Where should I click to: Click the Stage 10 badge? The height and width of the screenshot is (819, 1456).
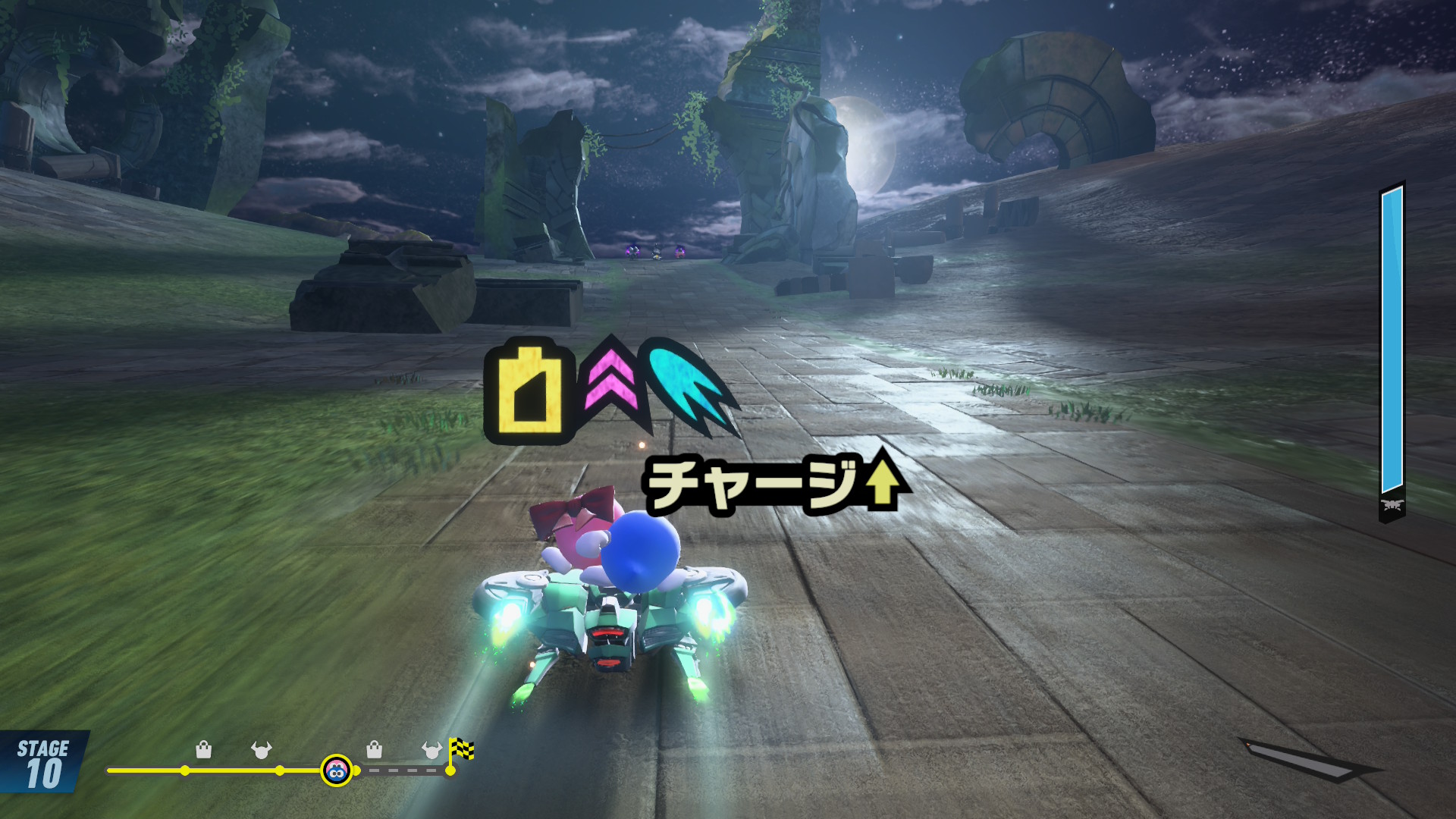[43, 763]
